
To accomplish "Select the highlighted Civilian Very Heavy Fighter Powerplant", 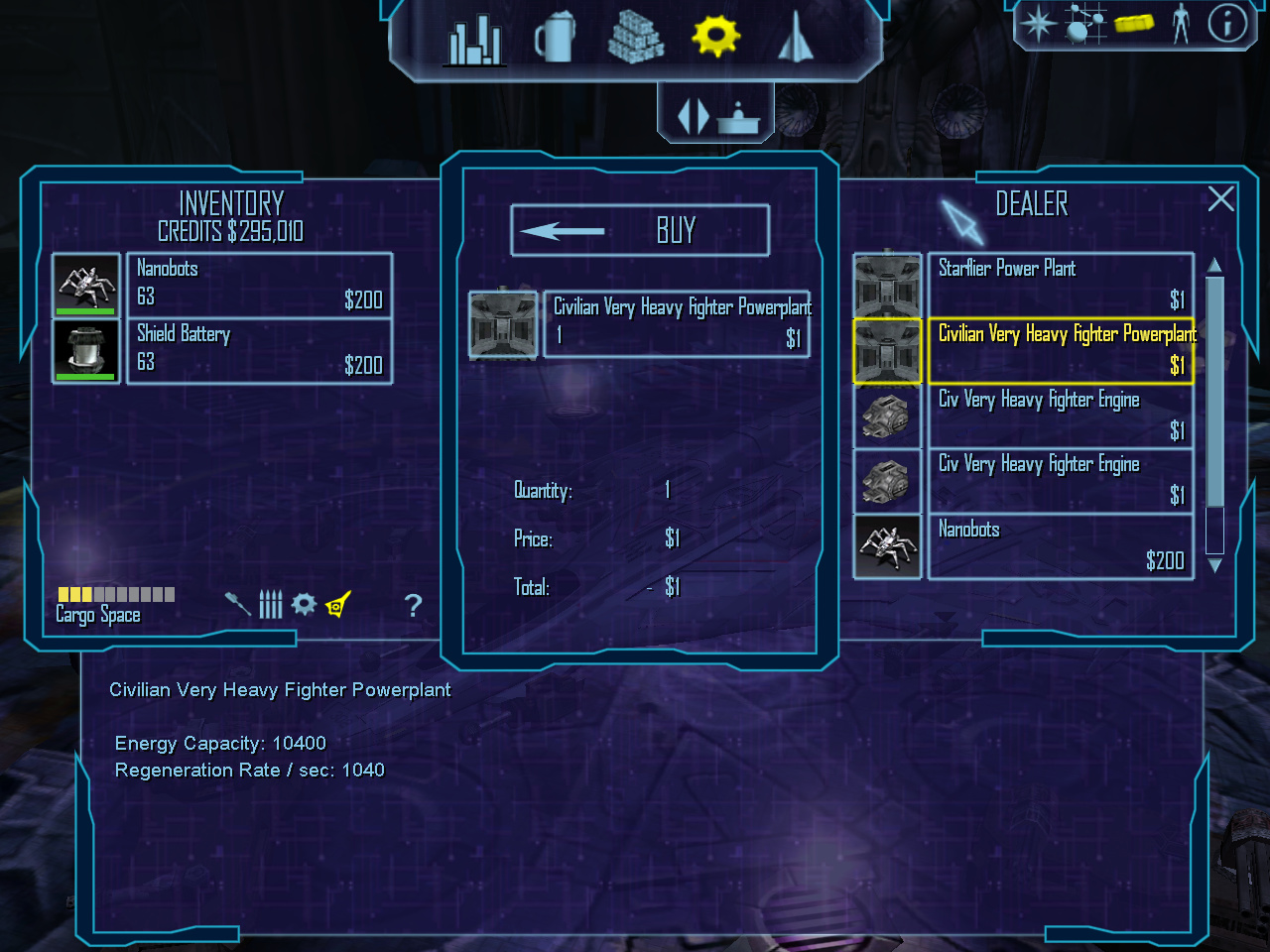I will [1060, 350].
